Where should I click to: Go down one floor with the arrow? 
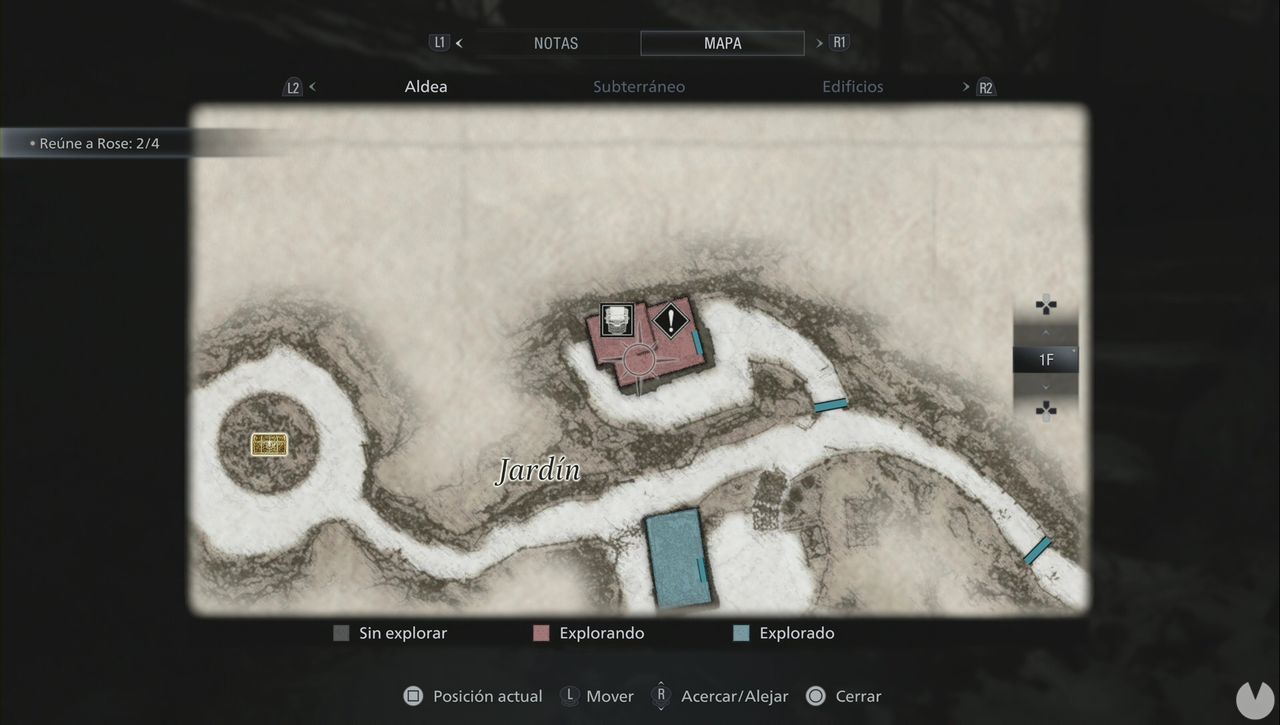(x=1046, y=387)
